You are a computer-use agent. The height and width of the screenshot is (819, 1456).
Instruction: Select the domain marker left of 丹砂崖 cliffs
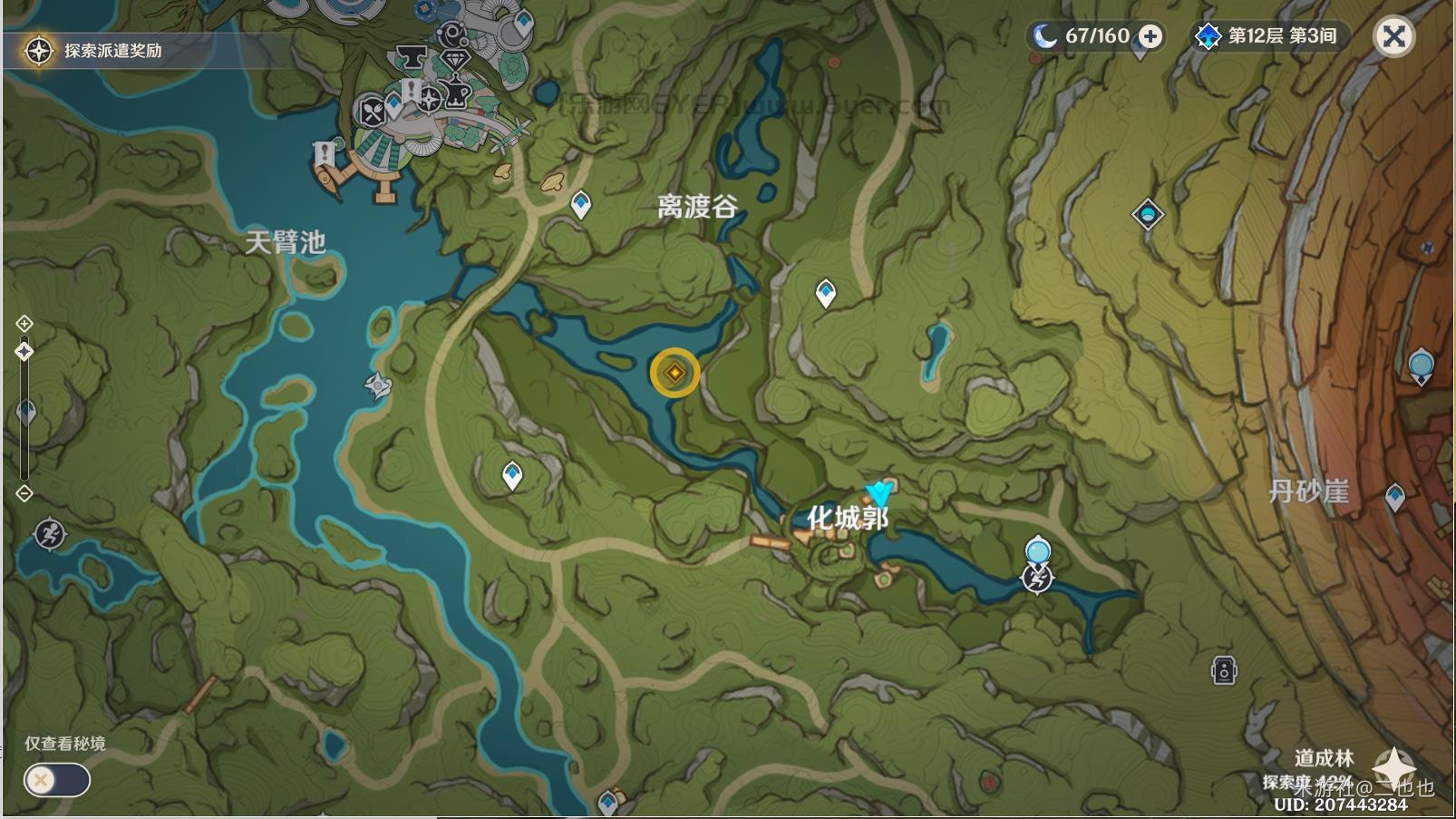(x=1148, y=215)
